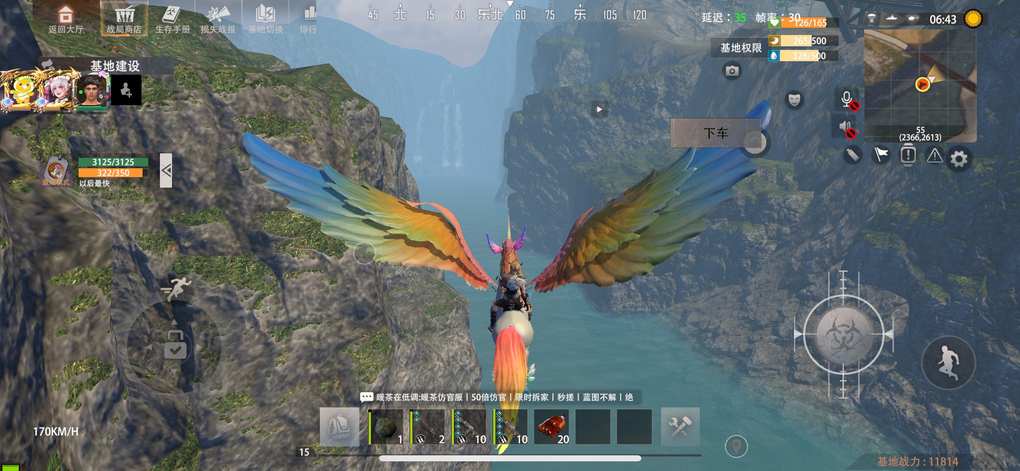
Task: Open the 战局商店 shop
Action: tap(124, 18)
